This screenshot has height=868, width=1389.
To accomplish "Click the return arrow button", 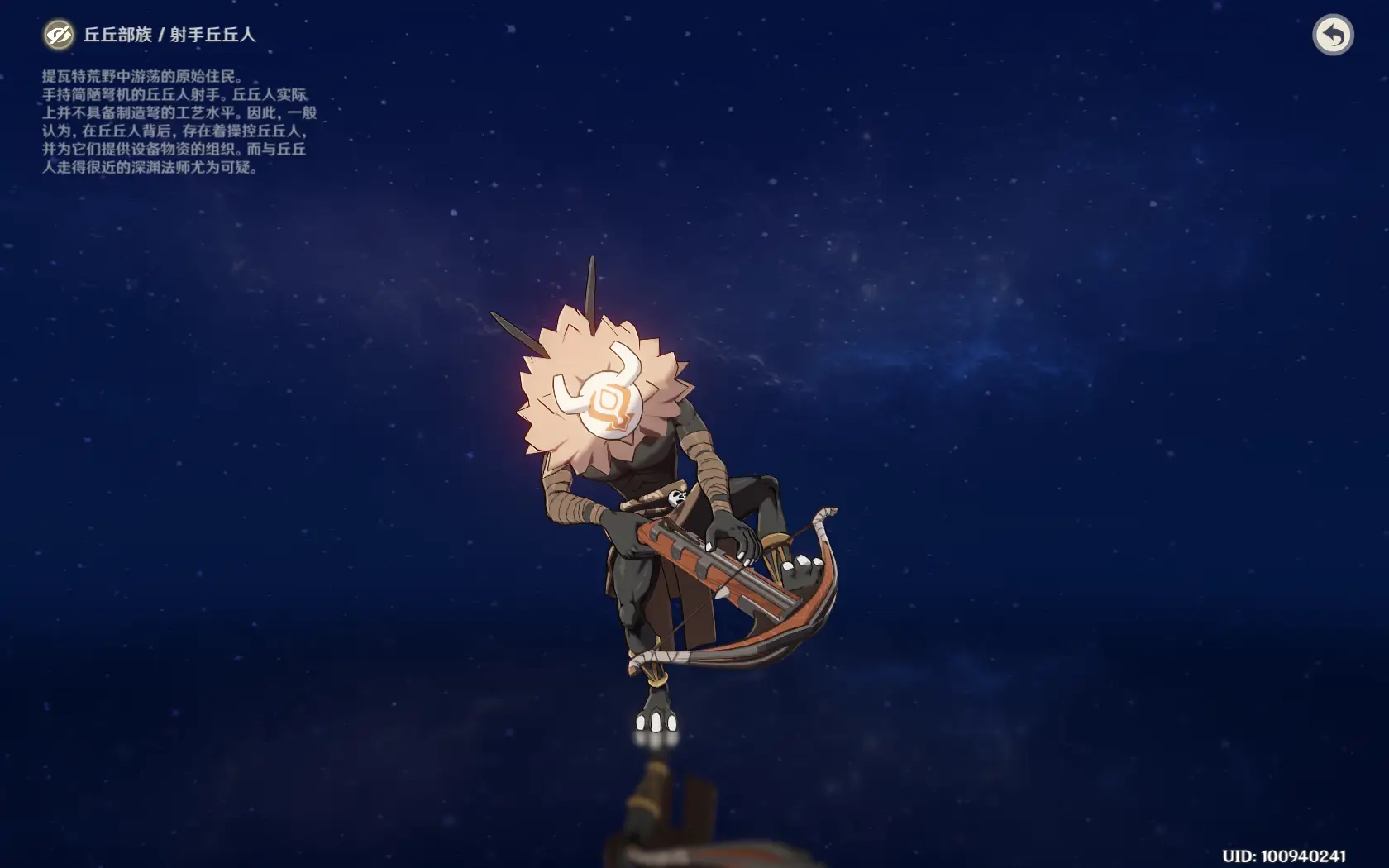I will (1332, 35).
